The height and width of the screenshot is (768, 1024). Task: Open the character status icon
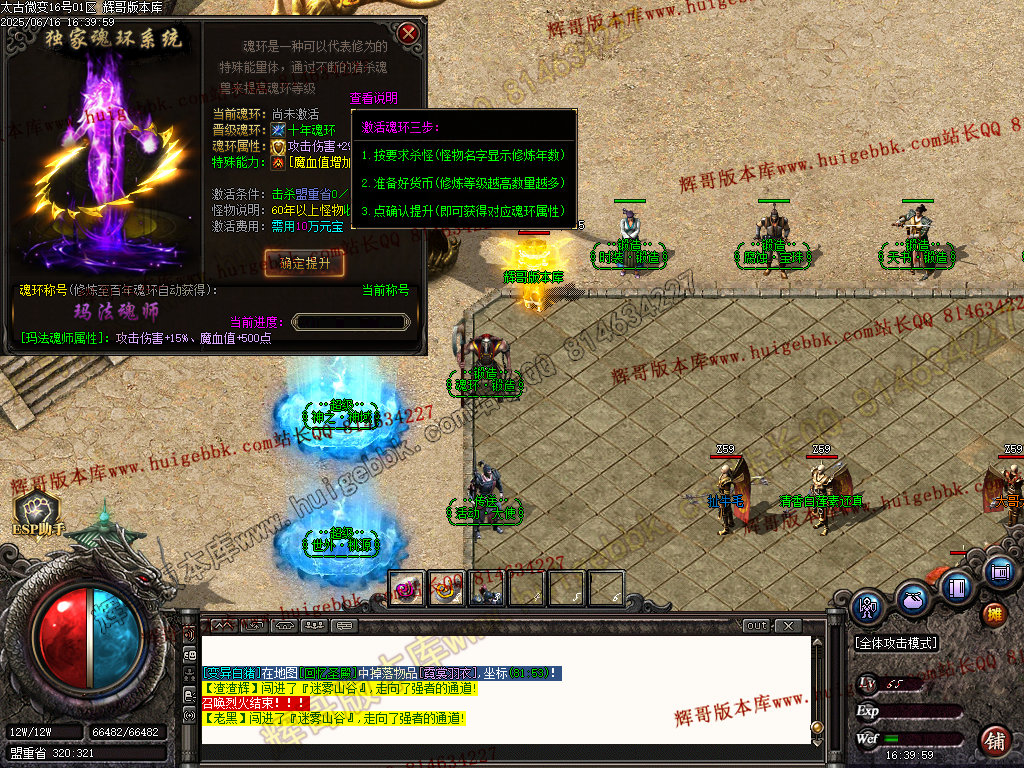[x=867, y=607]
